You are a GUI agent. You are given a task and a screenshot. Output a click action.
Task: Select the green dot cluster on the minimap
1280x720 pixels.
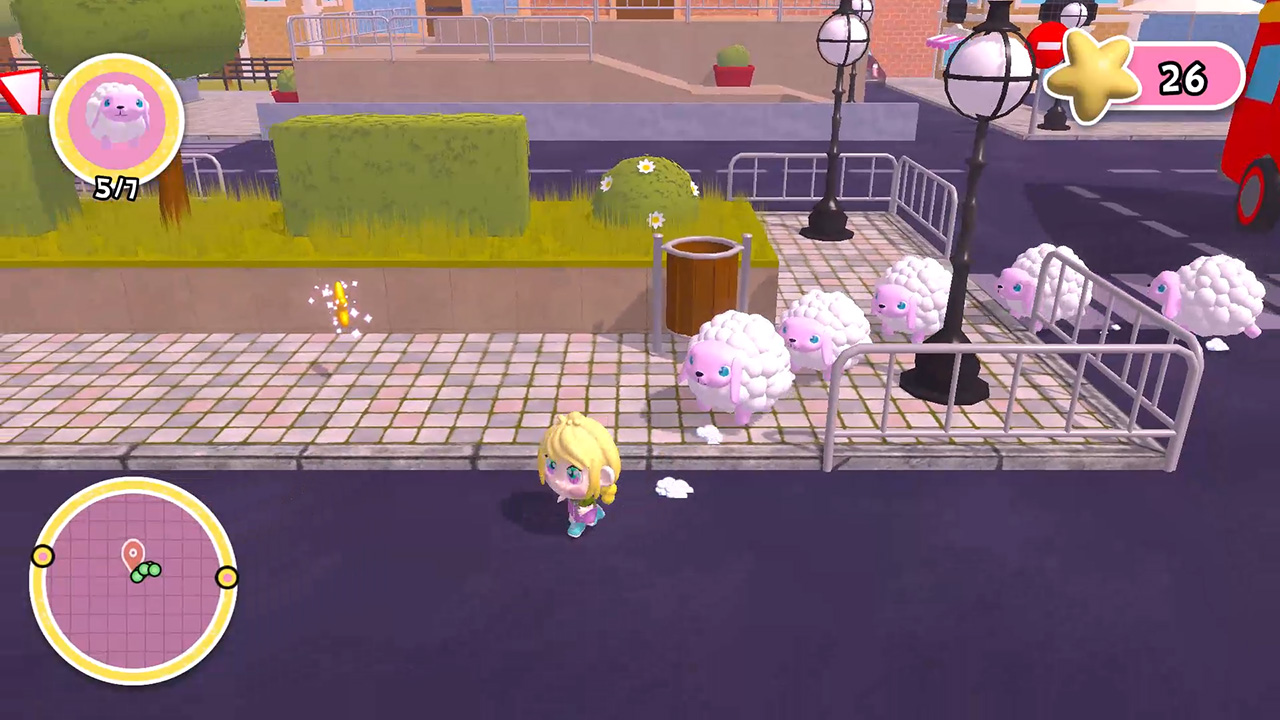148,573
